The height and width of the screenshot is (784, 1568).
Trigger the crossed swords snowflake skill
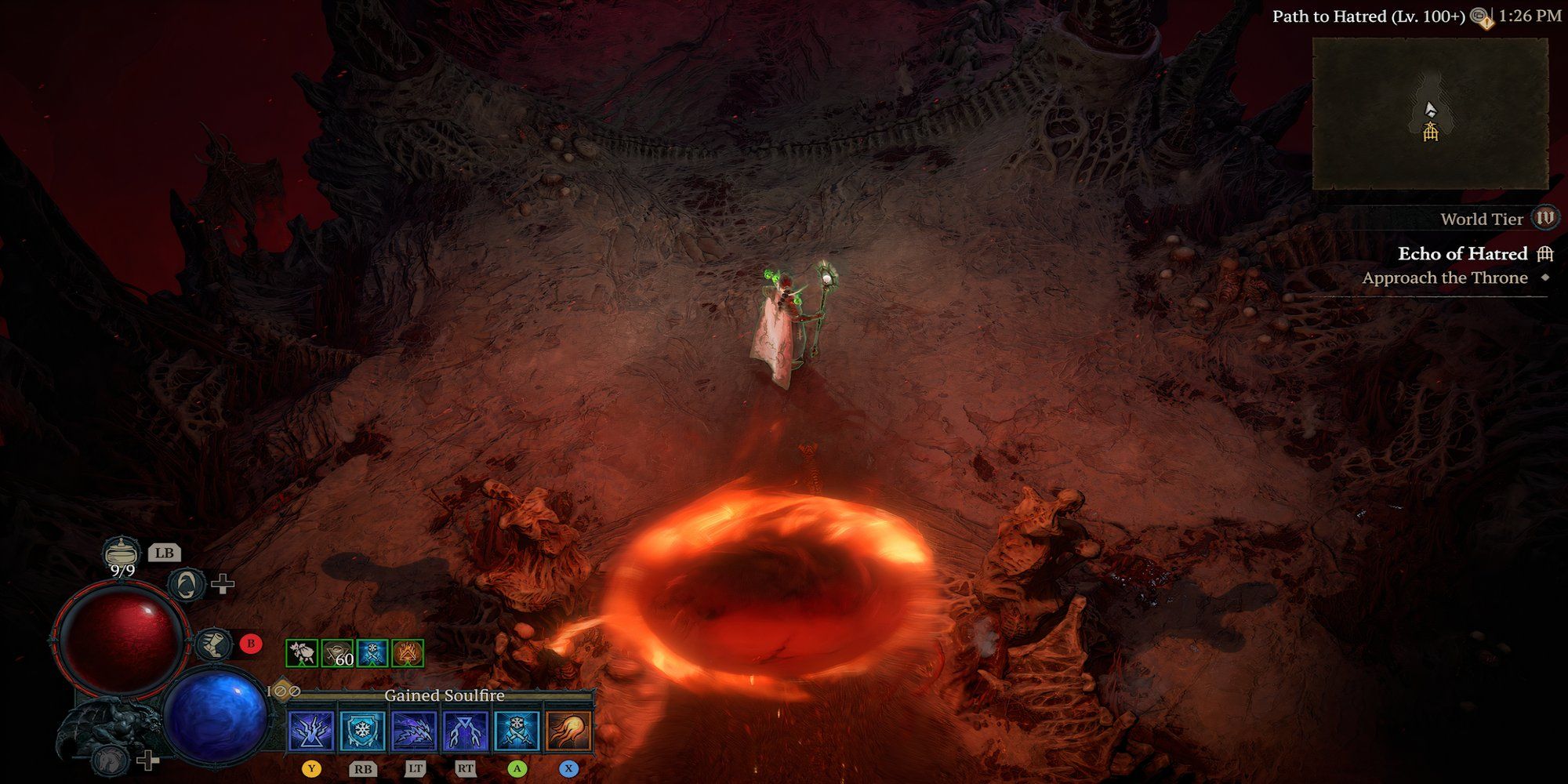(517, 731)
